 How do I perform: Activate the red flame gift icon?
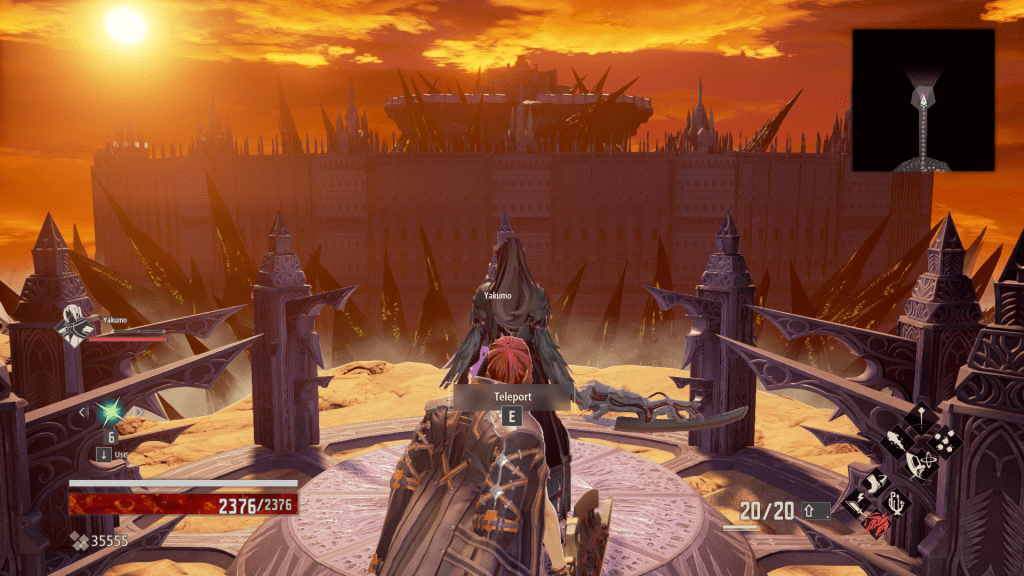point(877,525)
